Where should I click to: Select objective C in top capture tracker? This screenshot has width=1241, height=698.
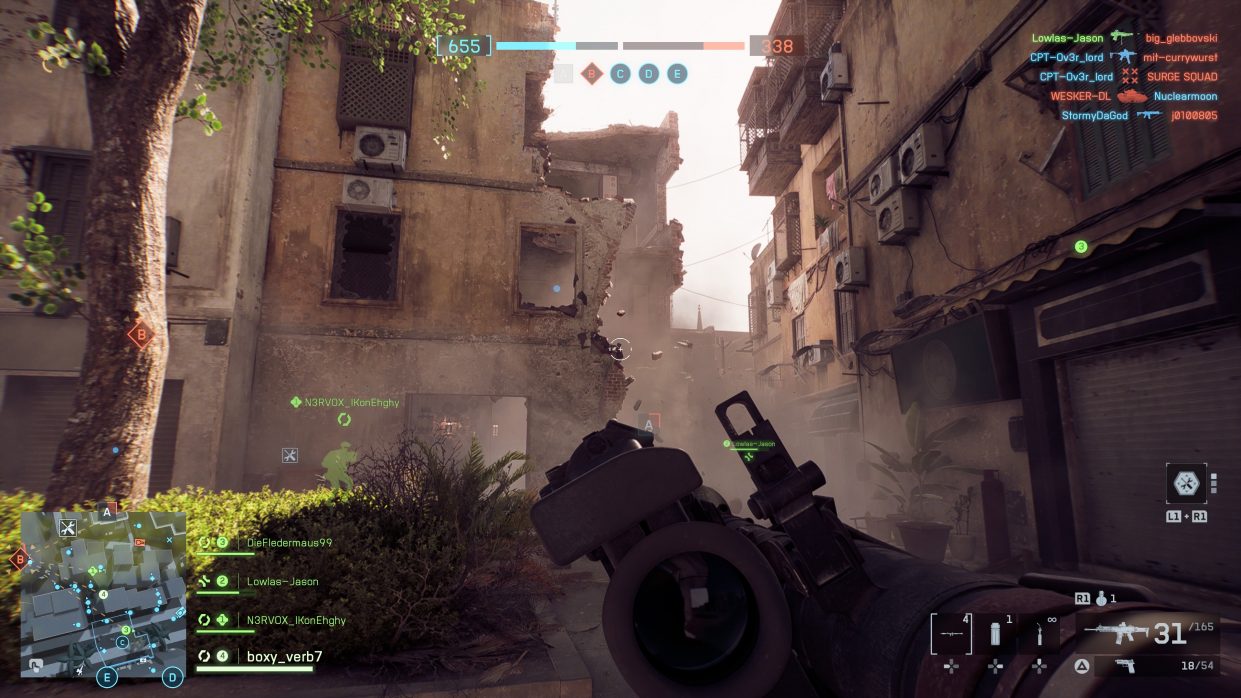[x=620, y=73]
